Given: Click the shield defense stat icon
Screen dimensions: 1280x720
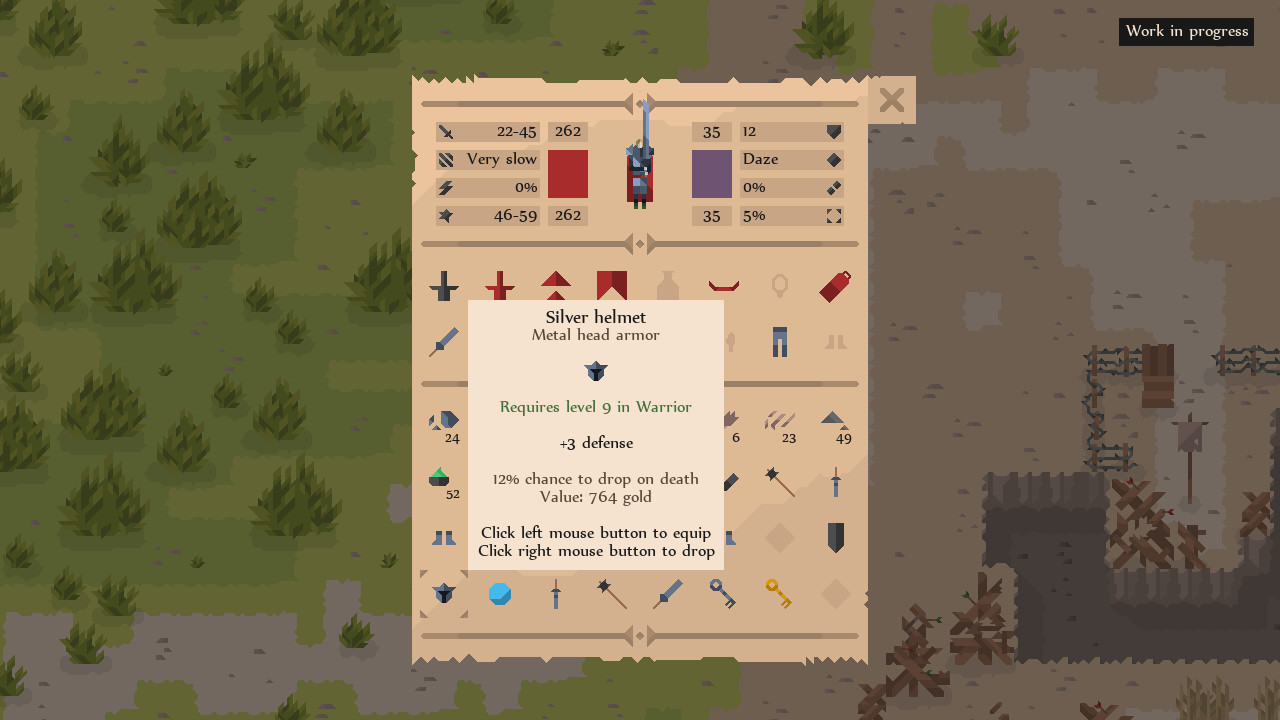Looking at the screenshot, I should [833, 131].
